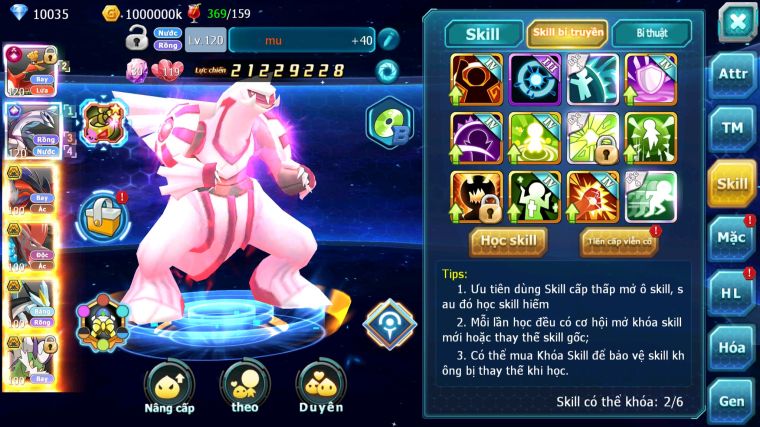The width and height of the screenshot is (760, 427).
Task: Select the Hóa side tab
Action: pos(732,348)
